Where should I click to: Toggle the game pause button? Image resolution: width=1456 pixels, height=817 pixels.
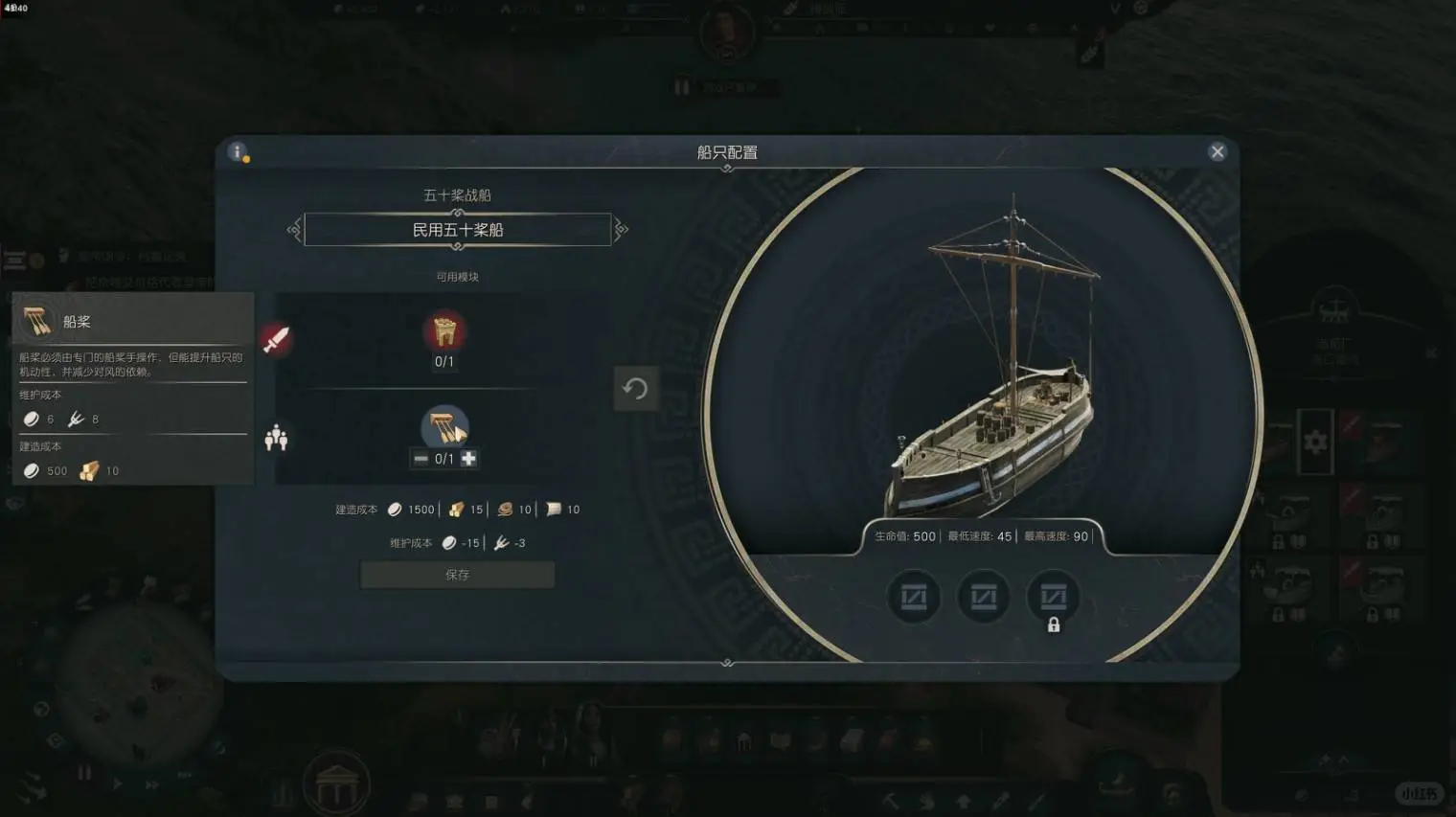click(x=84, y=771)
